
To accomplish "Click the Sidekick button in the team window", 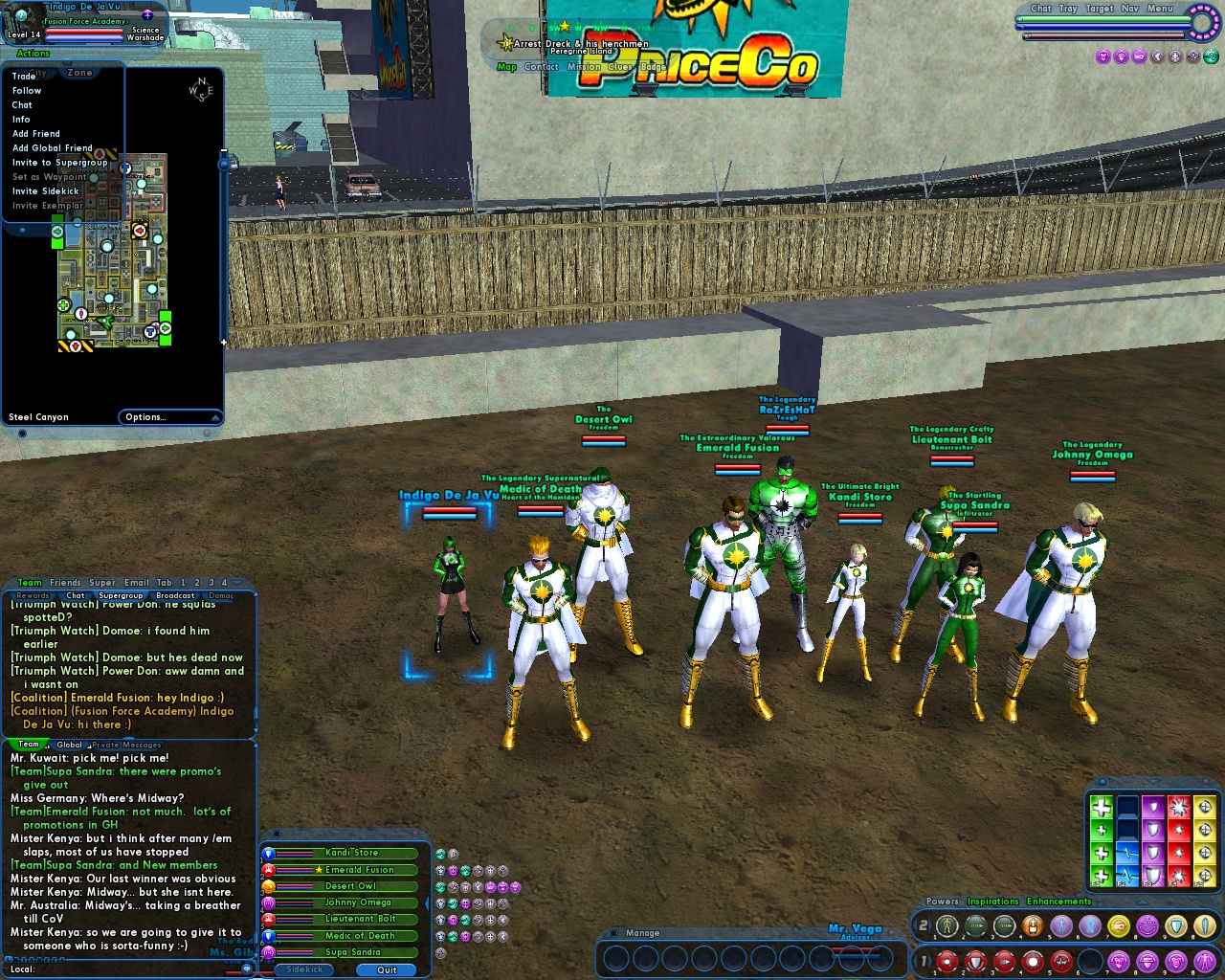I will (303, 969).
